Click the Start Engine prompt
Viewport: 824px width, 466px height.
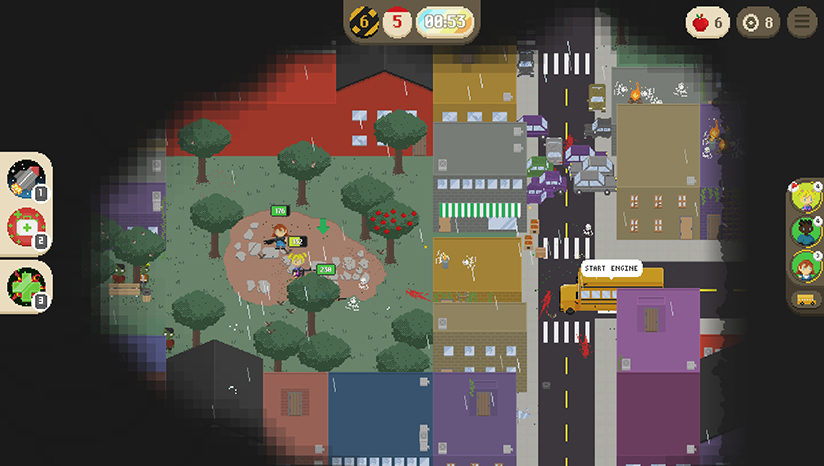609,269
